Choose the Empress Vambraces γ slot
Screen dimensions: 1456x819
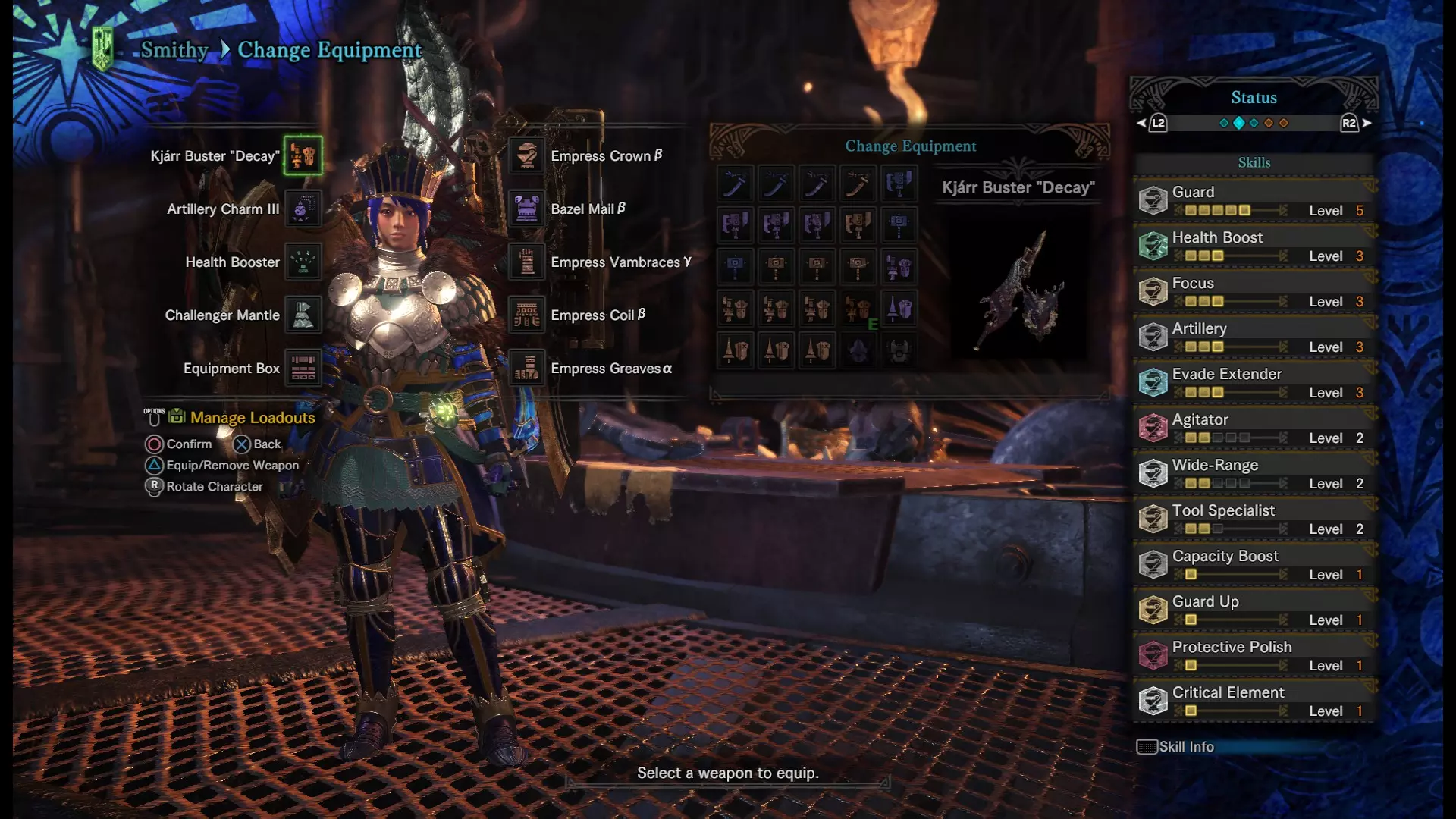[526, 262]
